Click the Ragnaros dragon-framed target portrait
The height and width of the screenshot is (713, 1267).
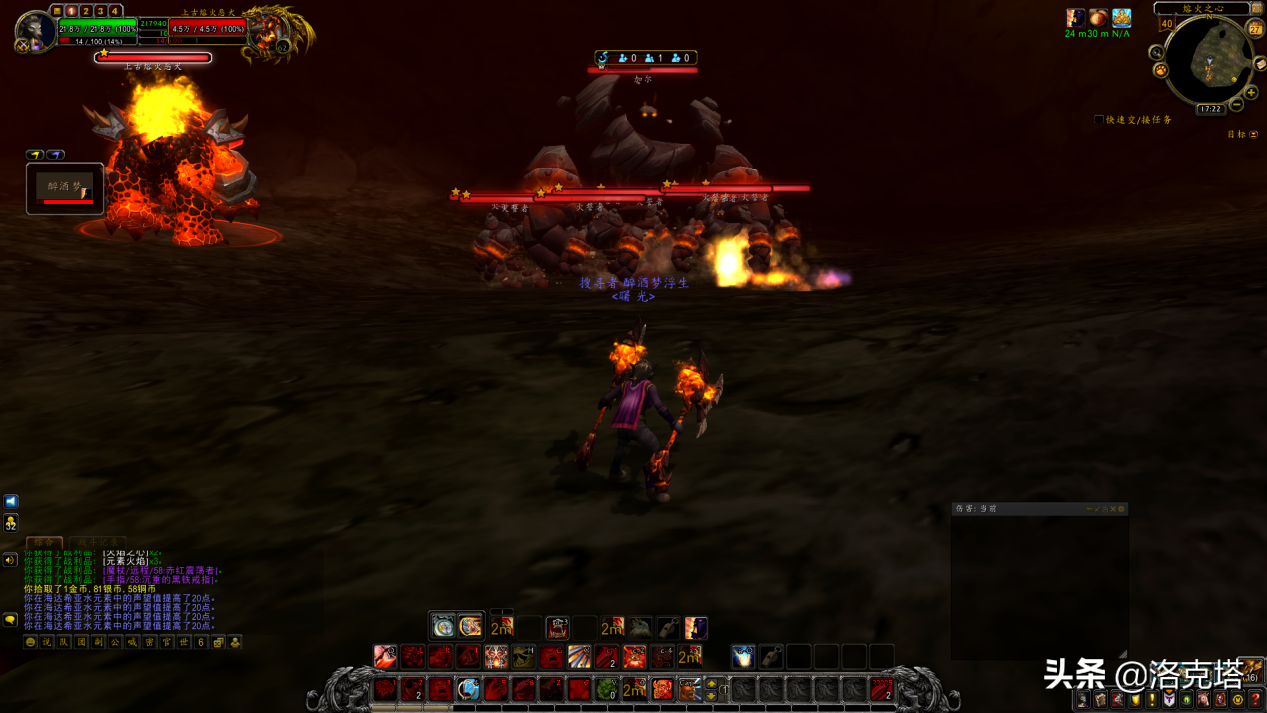[x=272, y=33]
